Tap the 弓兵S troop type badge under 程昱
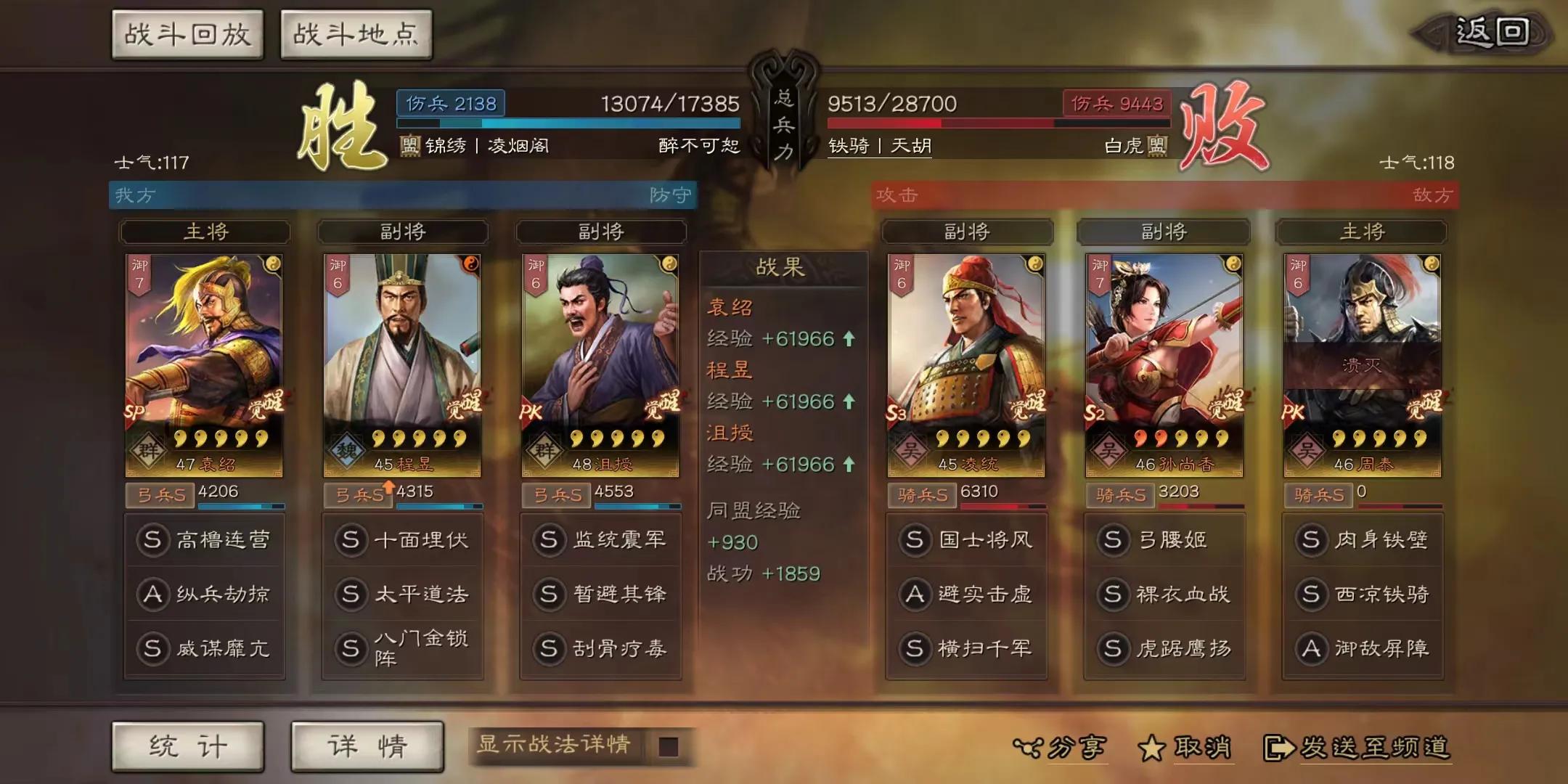The image size is (1568, 784). (356, 493)
